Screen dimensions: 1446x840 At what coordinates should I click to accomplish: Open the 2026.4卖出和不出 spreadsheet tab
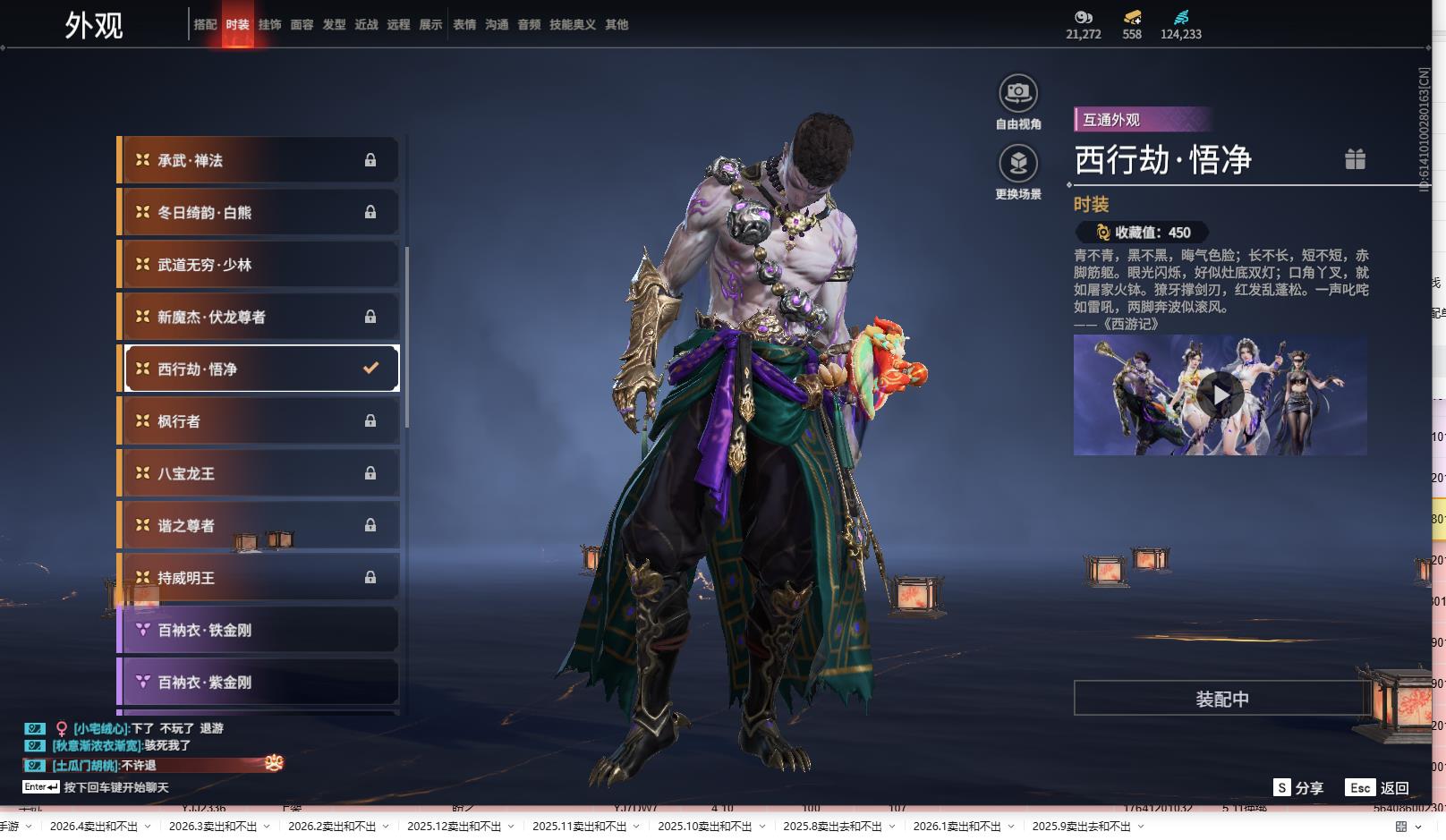[94, 827]
